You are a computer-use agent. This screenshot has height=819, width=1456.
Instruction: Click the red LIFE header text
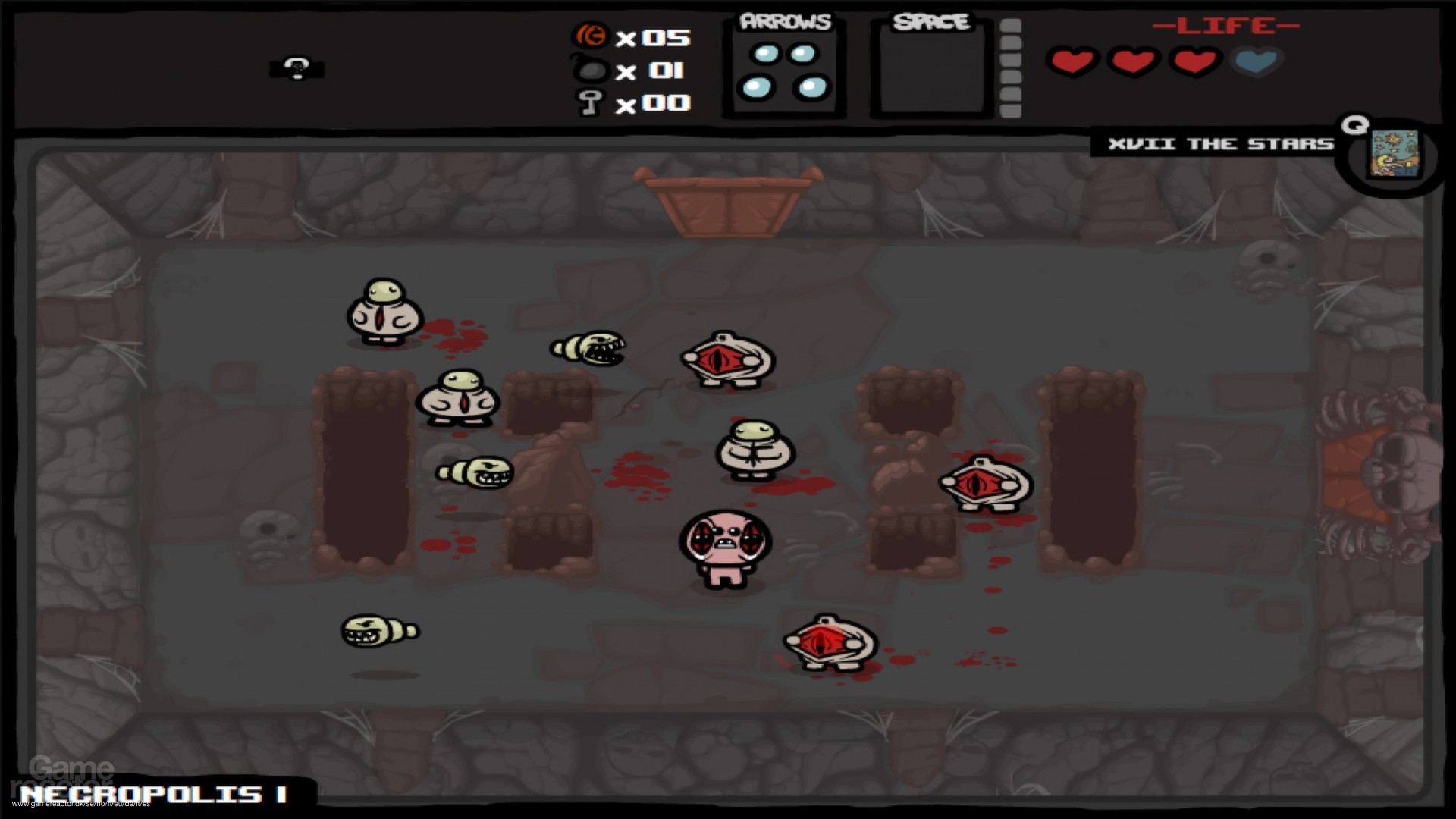(x=1225, y=25)
